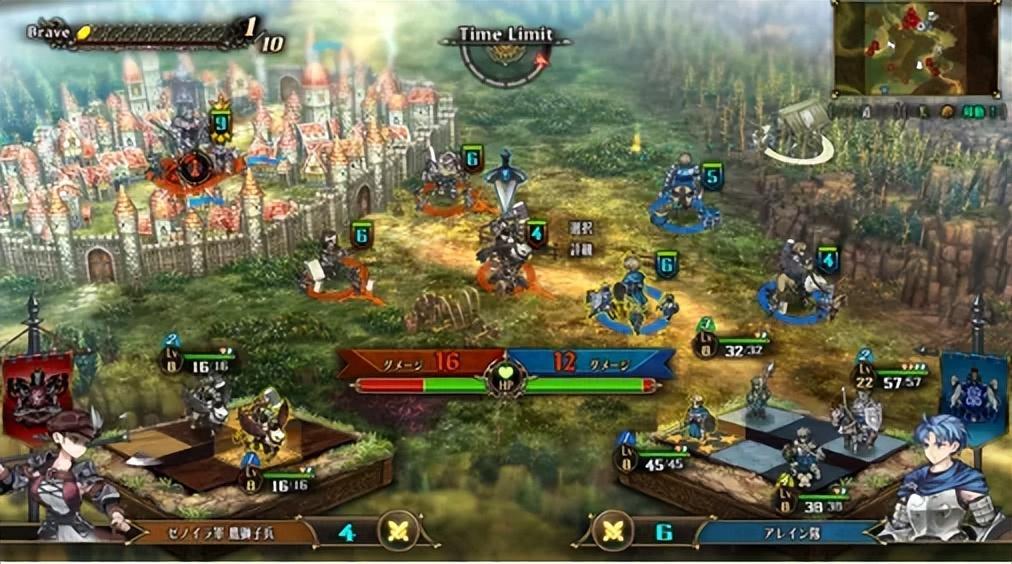This screenshot has height=564, width=1012.
Task: Choose the 選択 option beside the targeted enemy
Action: pos(581,227)
